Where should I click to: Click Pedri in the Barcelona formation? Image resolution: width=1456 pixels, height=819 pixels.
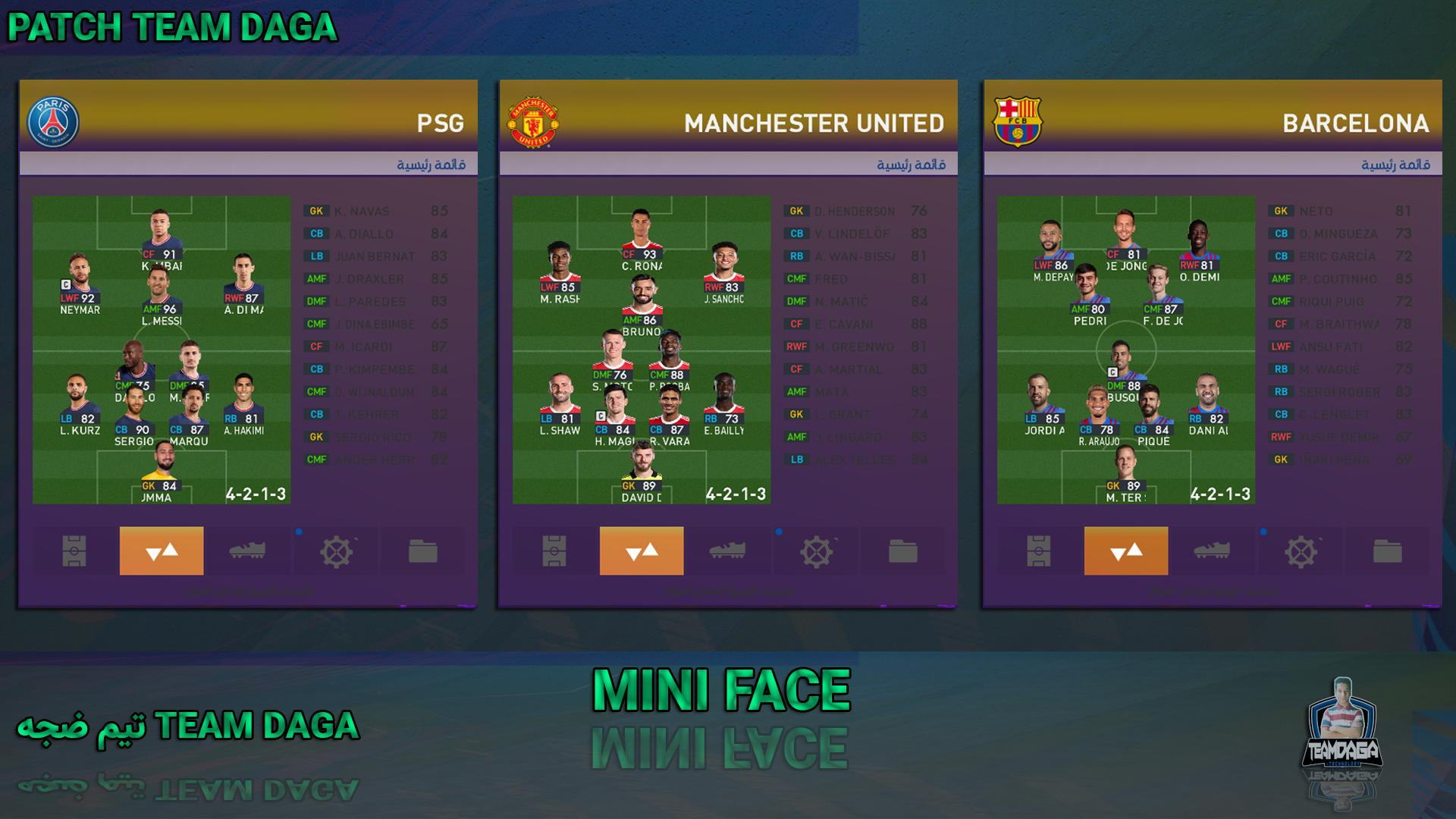(1089, 296)
